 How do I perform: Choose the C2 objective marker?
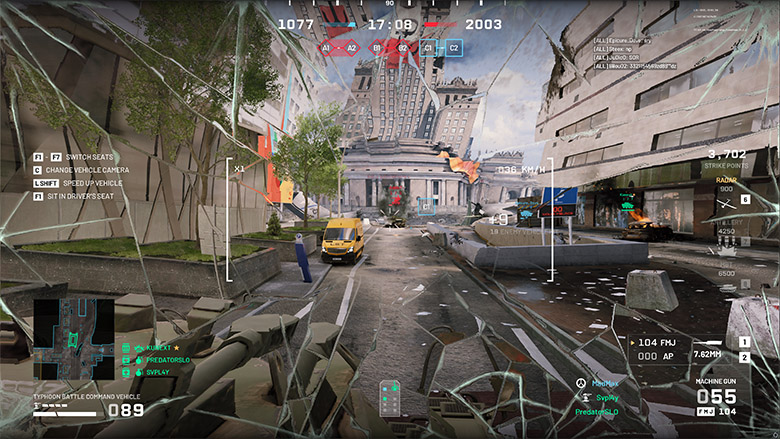pyautogui.click(x=454, y=47)
